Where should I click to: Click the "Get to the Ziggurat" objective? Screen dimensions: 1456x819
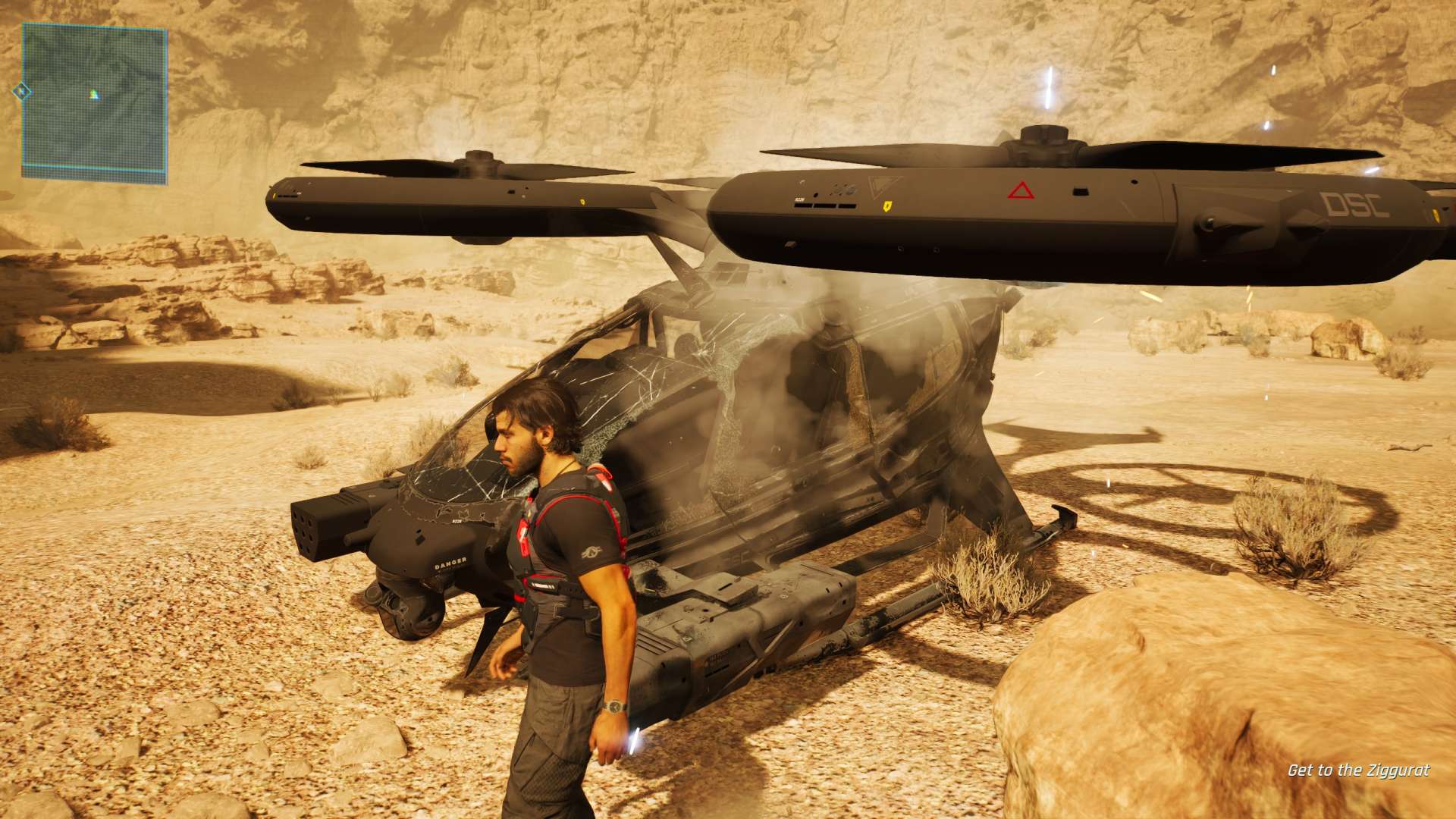point(1358,770)
